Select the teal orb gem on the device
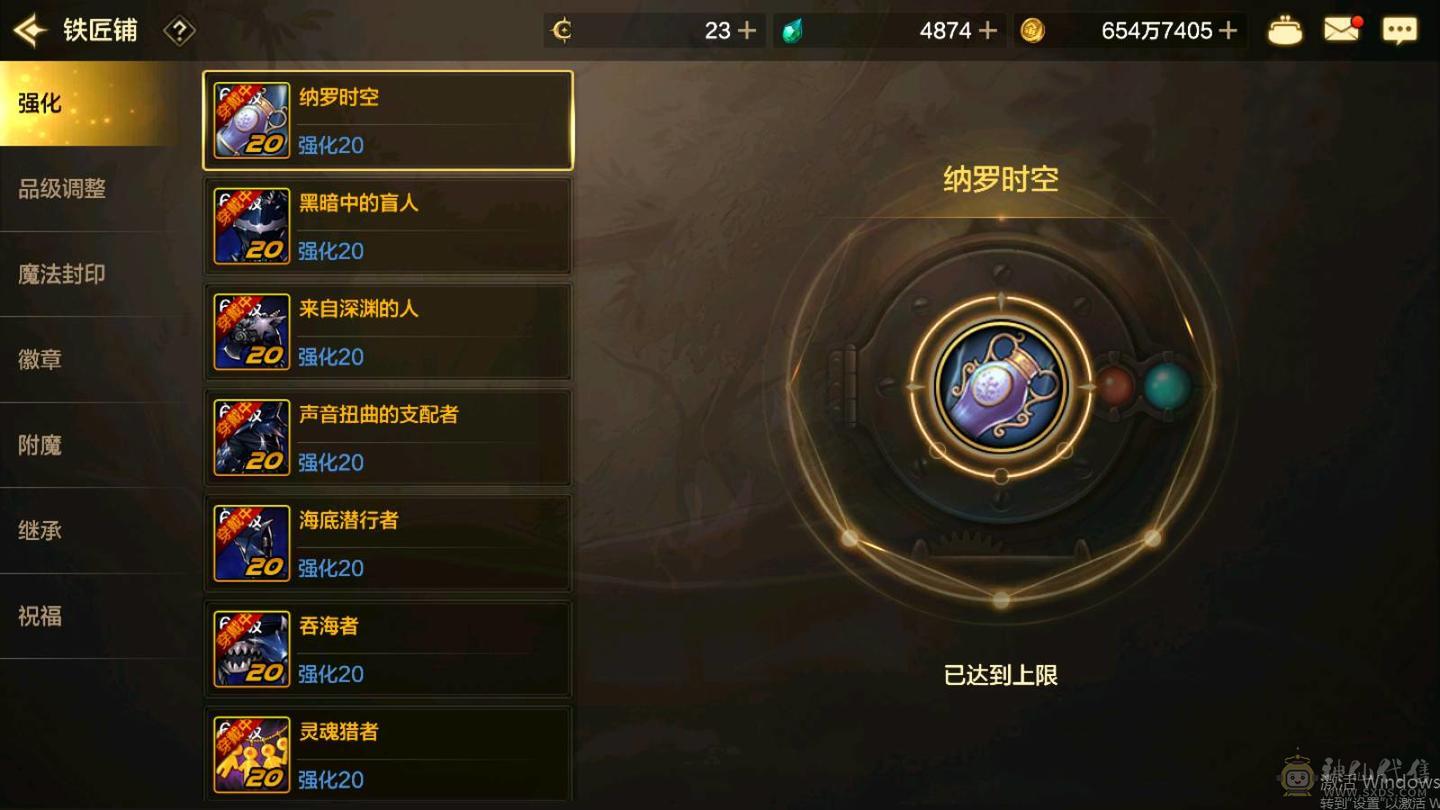Viewport: 1440px width, 810px height. click(x=1168, y=382)
